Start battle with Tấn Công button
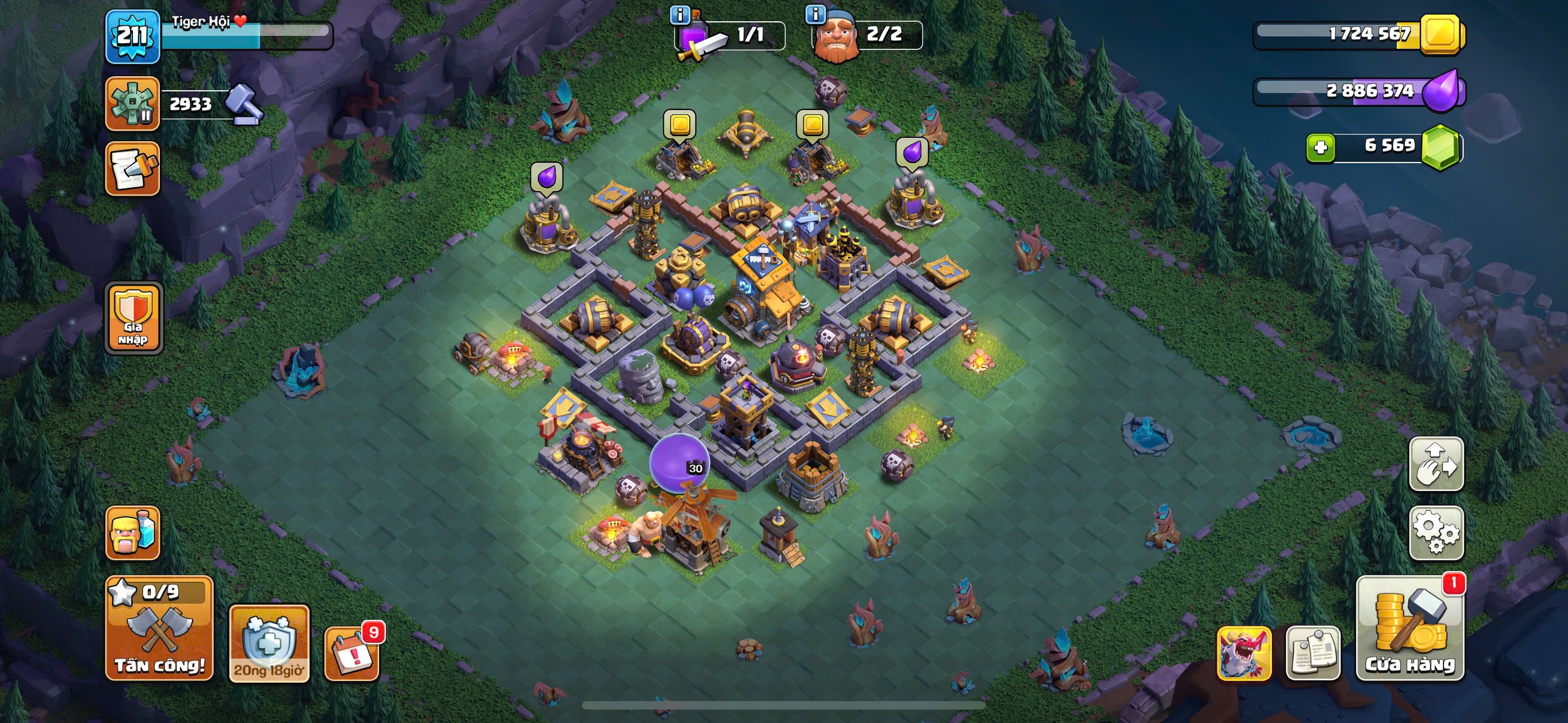Viewport: 1568px width, 723px height. [x=159, y=628]
